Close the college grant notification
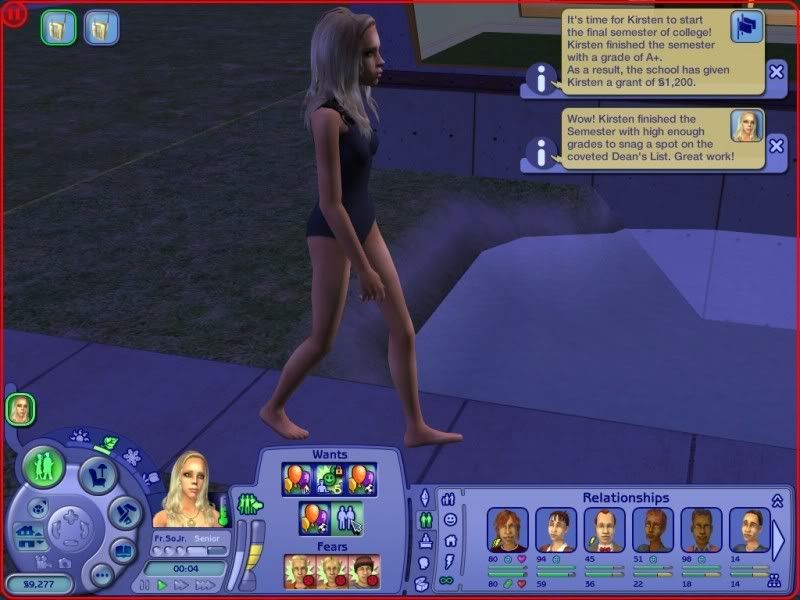 click(777, 71)
